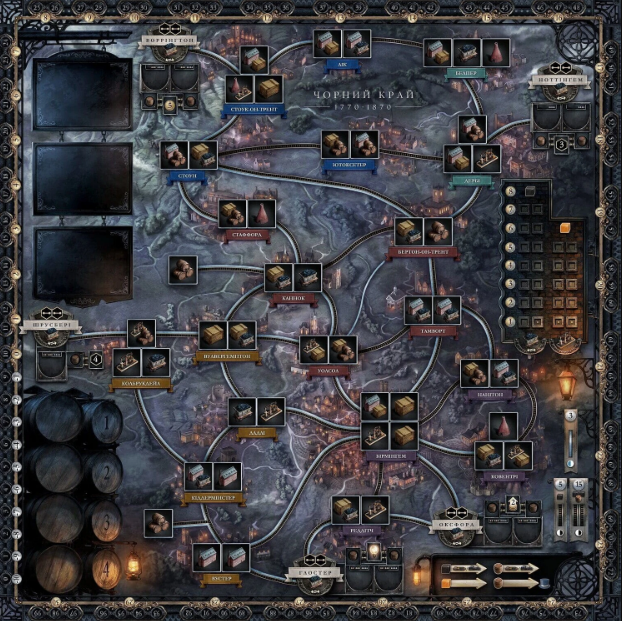Pick the Киддерминстер city slots
This screenshot has height=621, width=622.
(x=213, y=476)
